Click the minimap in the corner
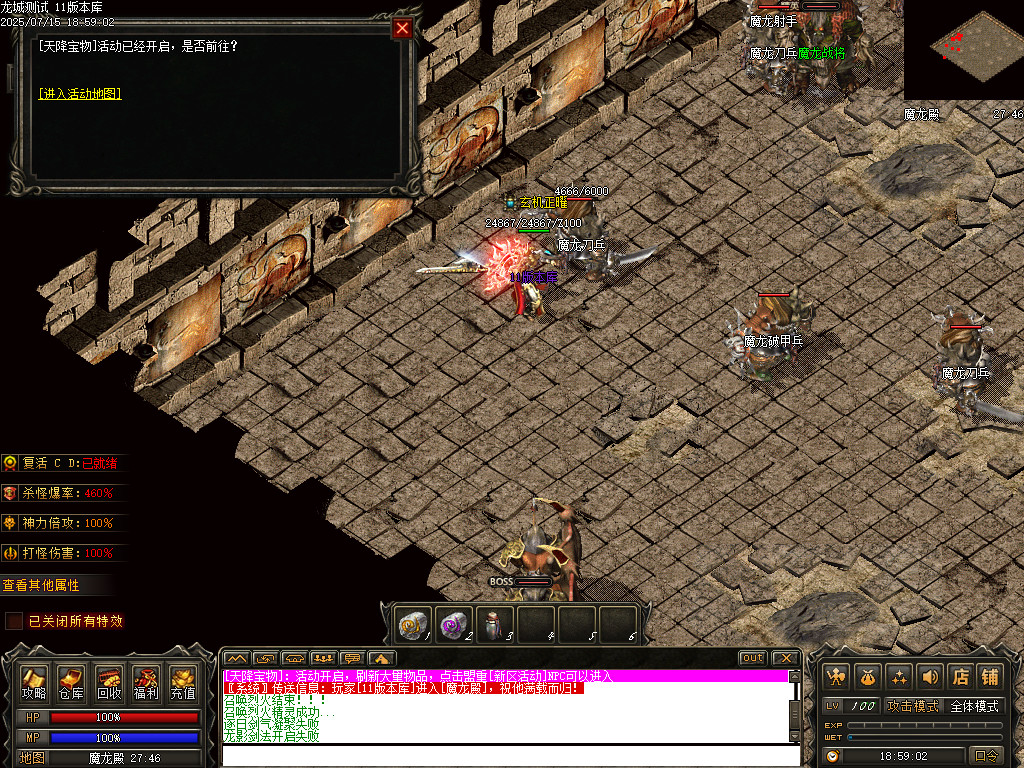The image size is (1024, 768). pos(963,50)
